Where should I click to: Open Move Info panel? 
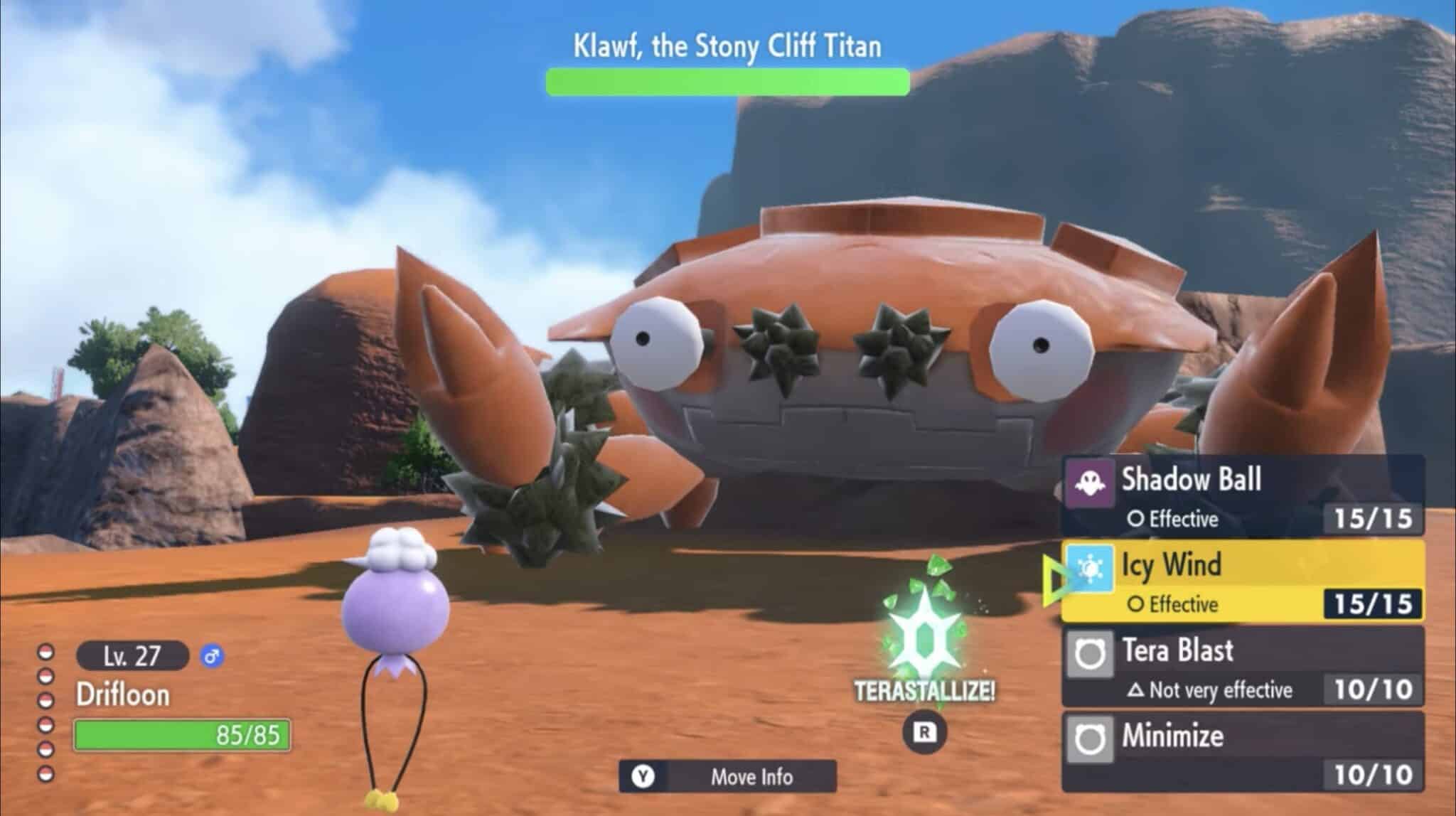[727, 776]
